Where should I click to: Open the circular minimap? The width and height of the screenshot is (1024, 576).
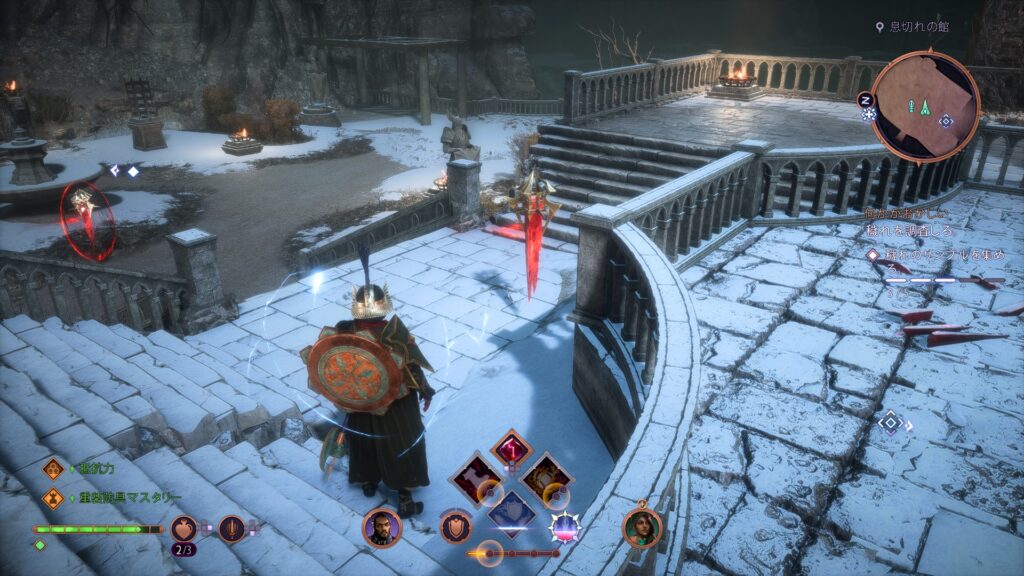(x=926, y=105)
